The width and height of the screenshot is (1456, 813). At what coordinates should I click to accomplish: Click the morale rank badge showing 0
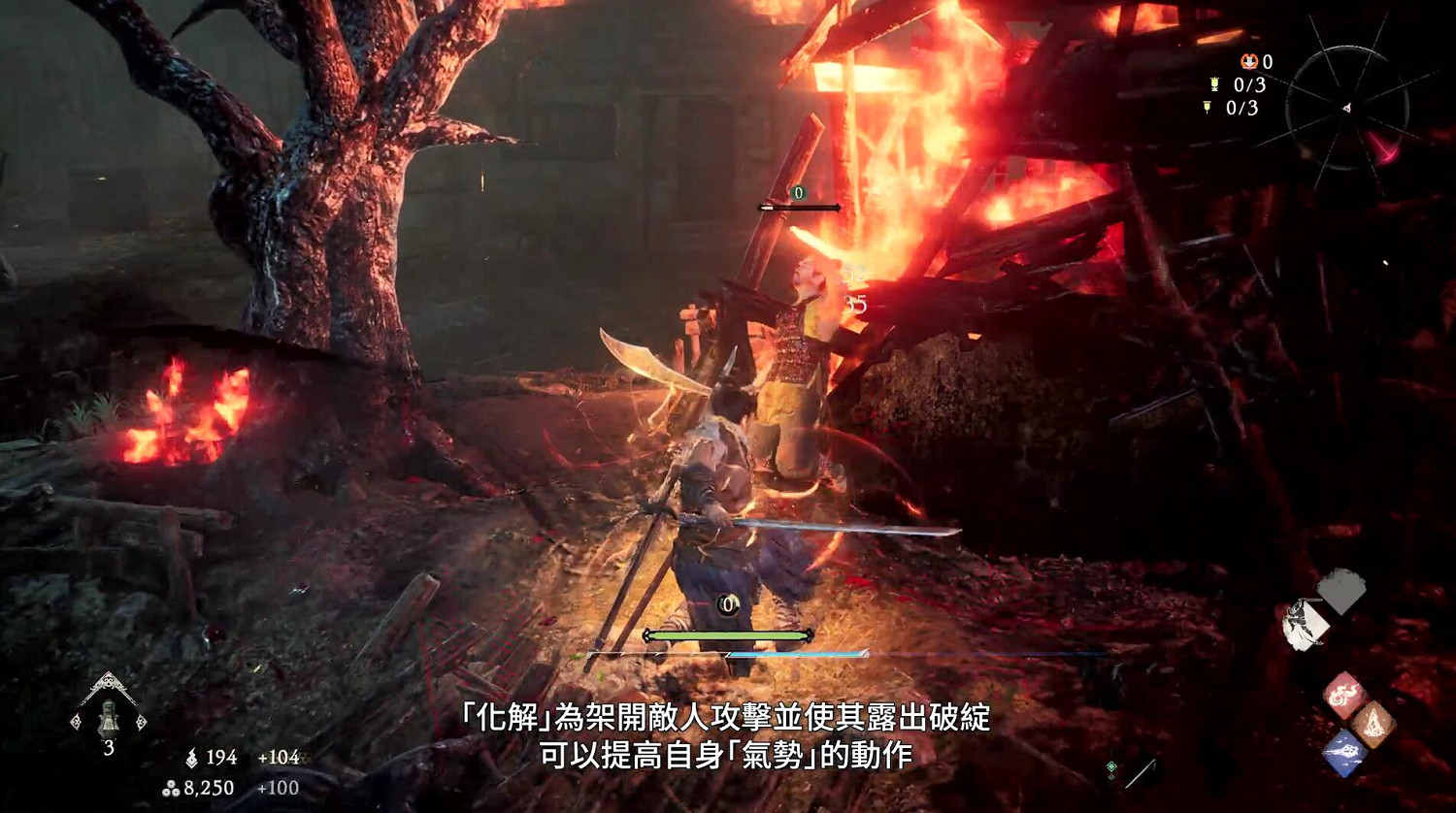point(1250,61)
